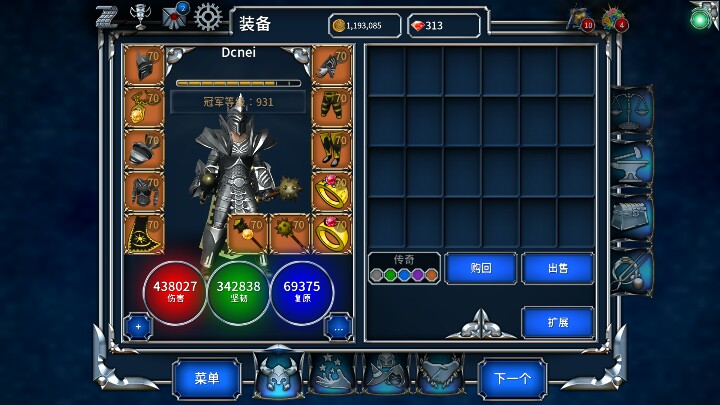Select the equipped helmet slot
The height and width of the screenshot is (405, 720).
[x=144, y=65]
